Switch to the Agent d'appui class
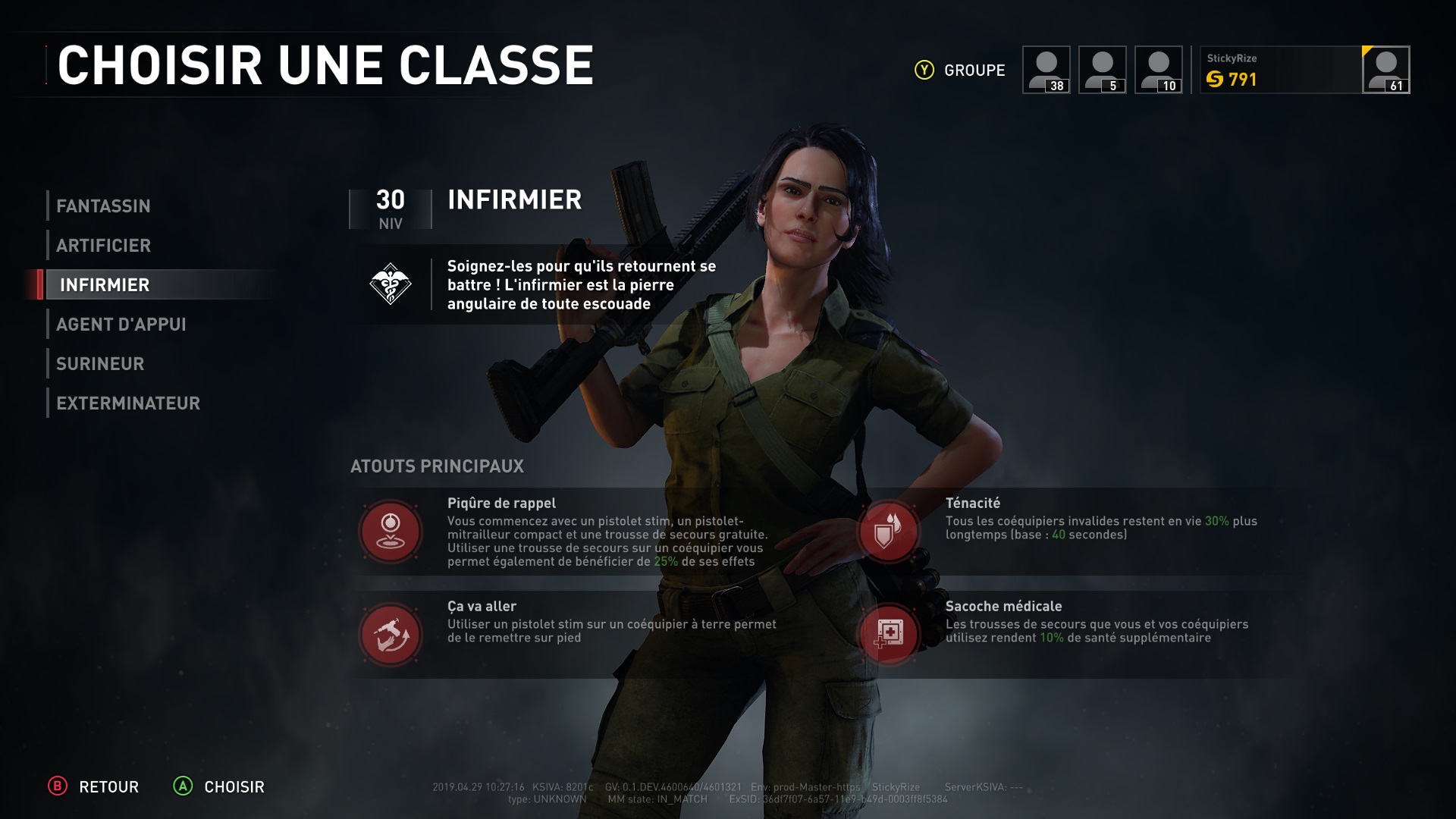The width and height of the screenshot is (1456, 819). click(x=121, y=324)
